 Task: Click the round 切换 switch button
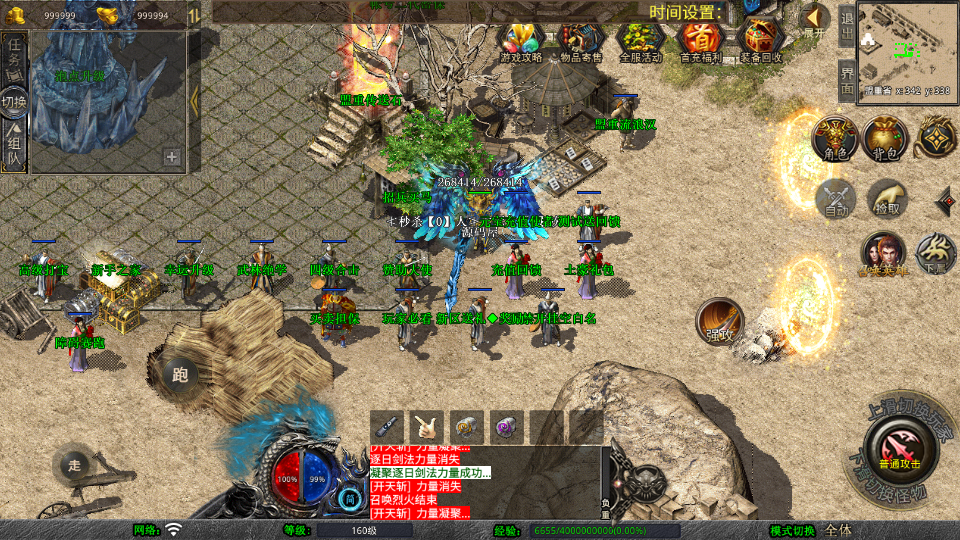tap(14, 101)
